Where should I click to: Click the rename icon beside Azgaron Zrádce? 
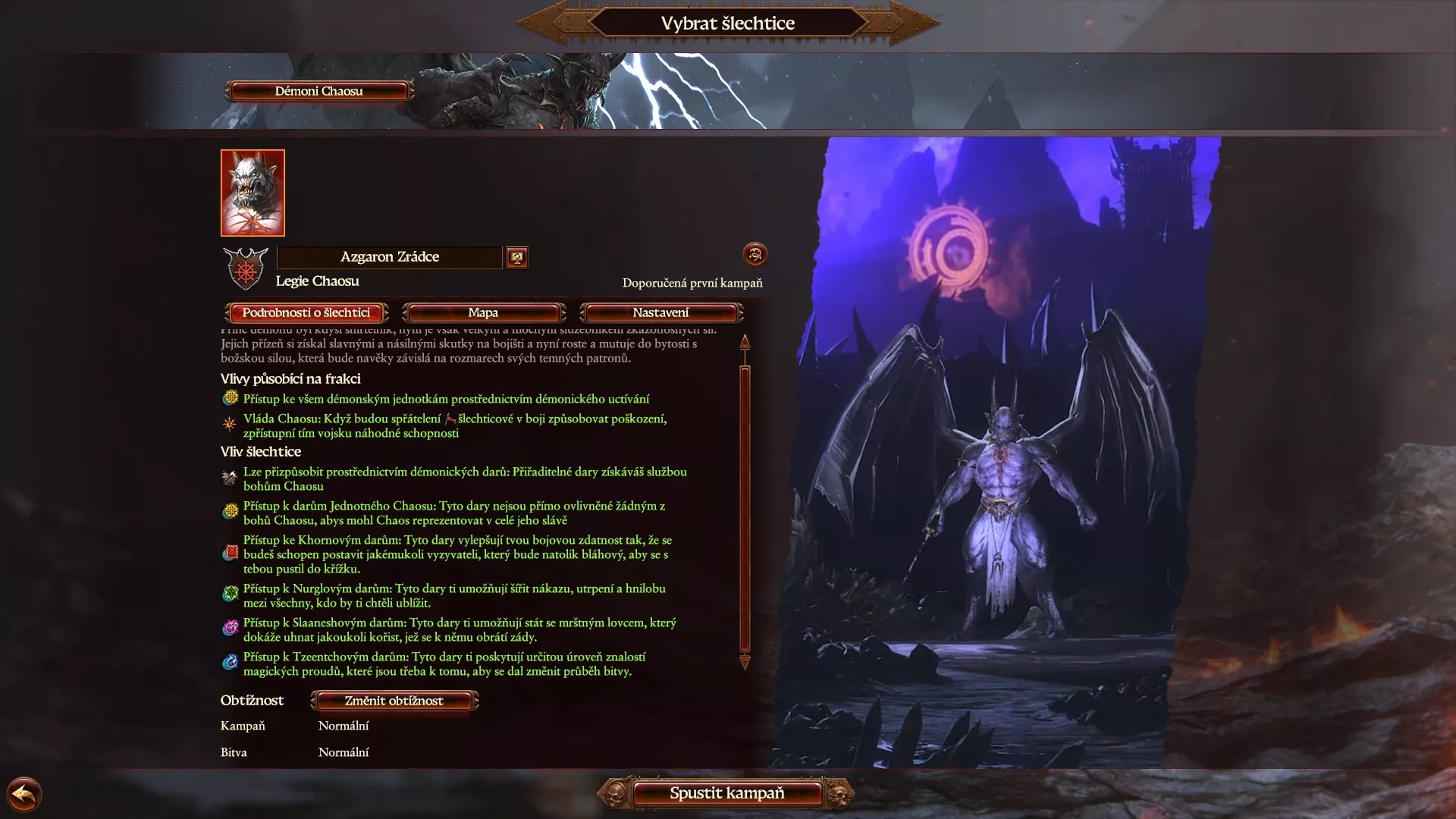tap(517, 257)
